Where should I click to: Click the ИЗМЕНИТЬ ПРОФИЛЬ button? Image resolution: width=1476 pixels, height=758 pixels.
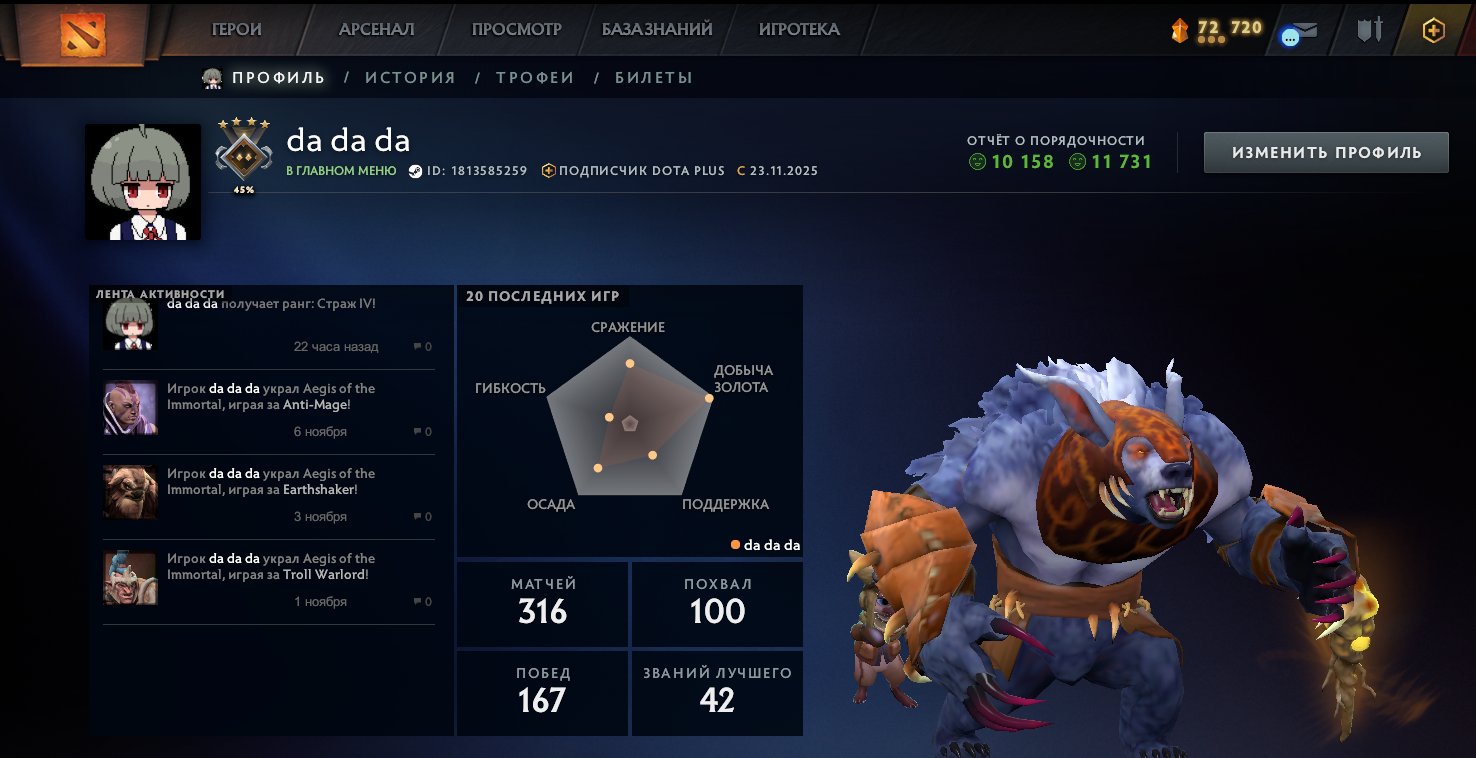pos(1325,152)
